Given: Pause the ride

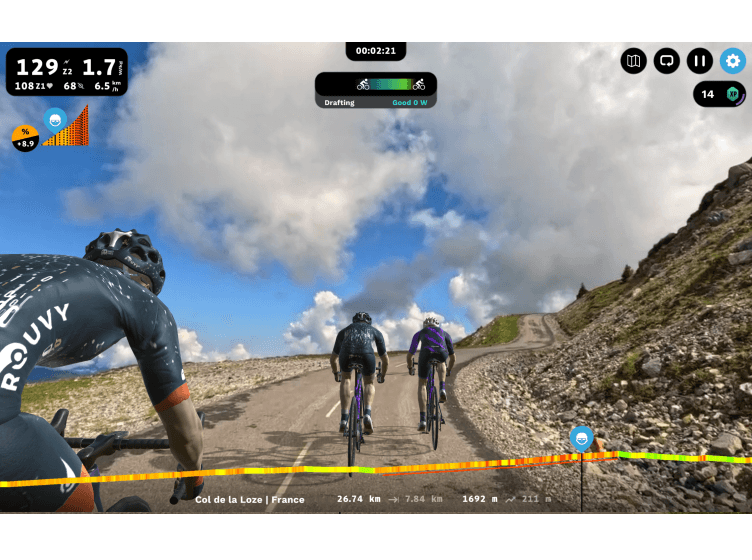Looking at the screenshot, I should click(x=699, y=61).
